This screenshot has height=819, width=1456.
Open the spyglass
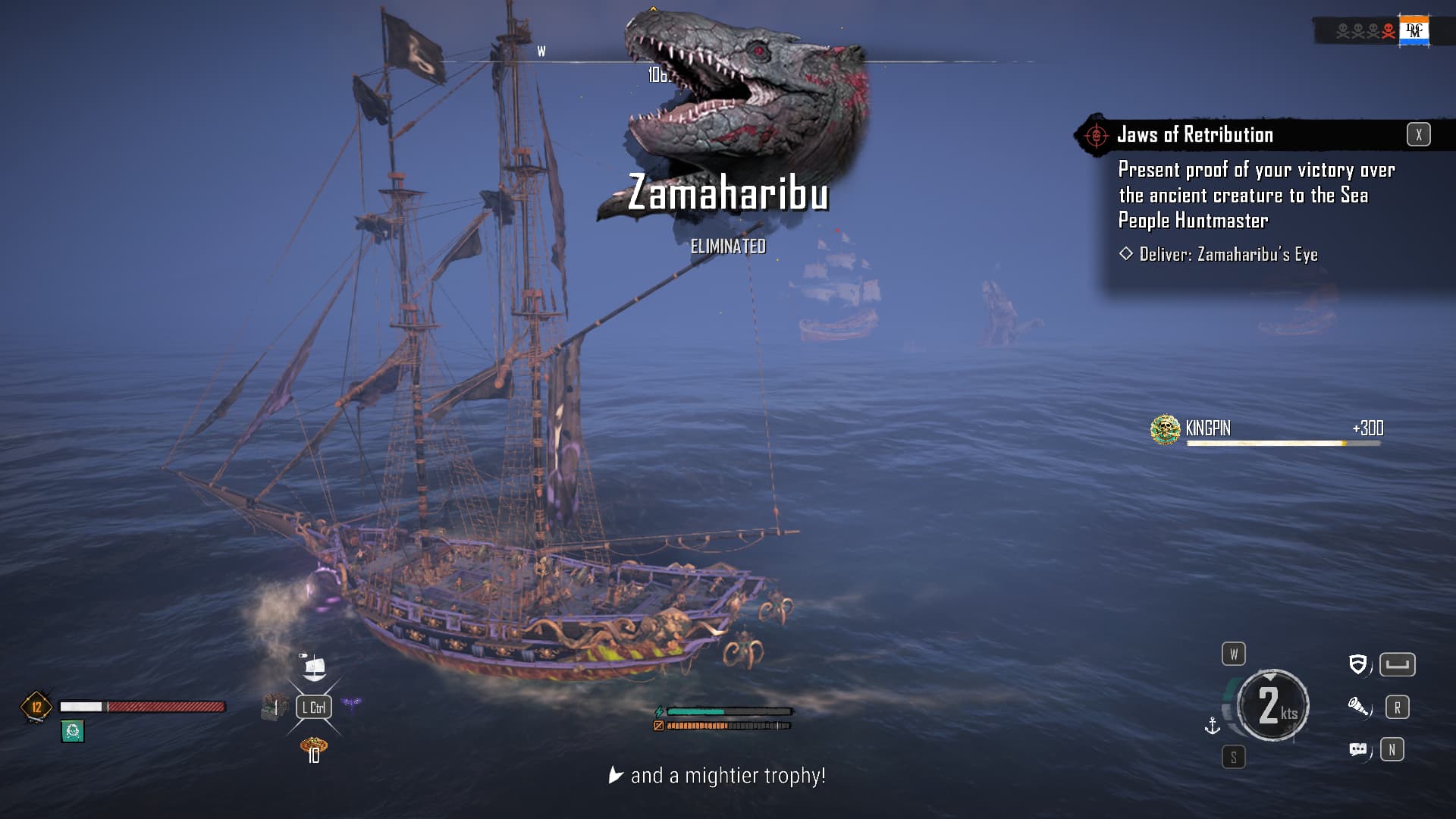(1357, 707)
